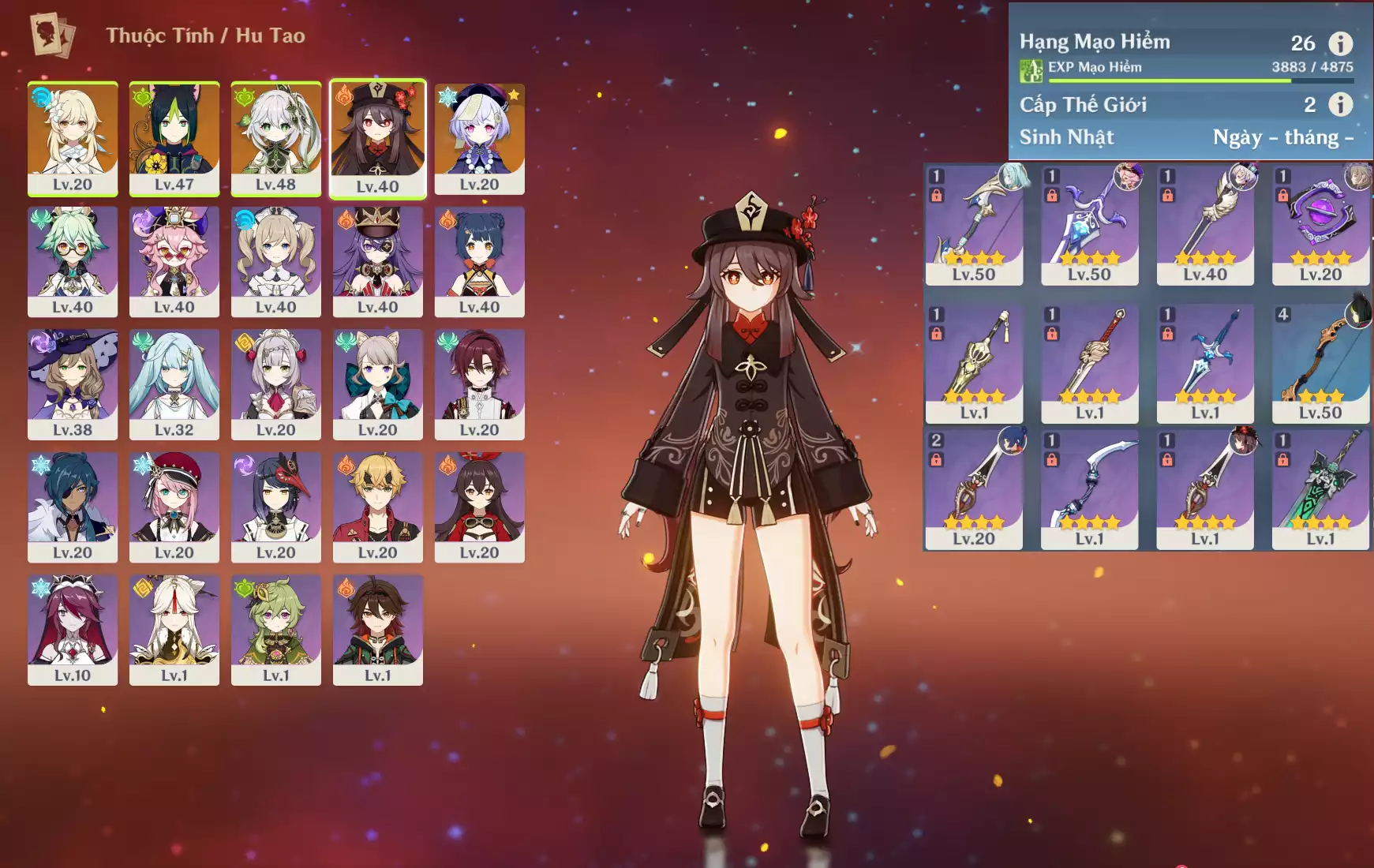Select Rosaria at level 10

(x=73, y=630)
